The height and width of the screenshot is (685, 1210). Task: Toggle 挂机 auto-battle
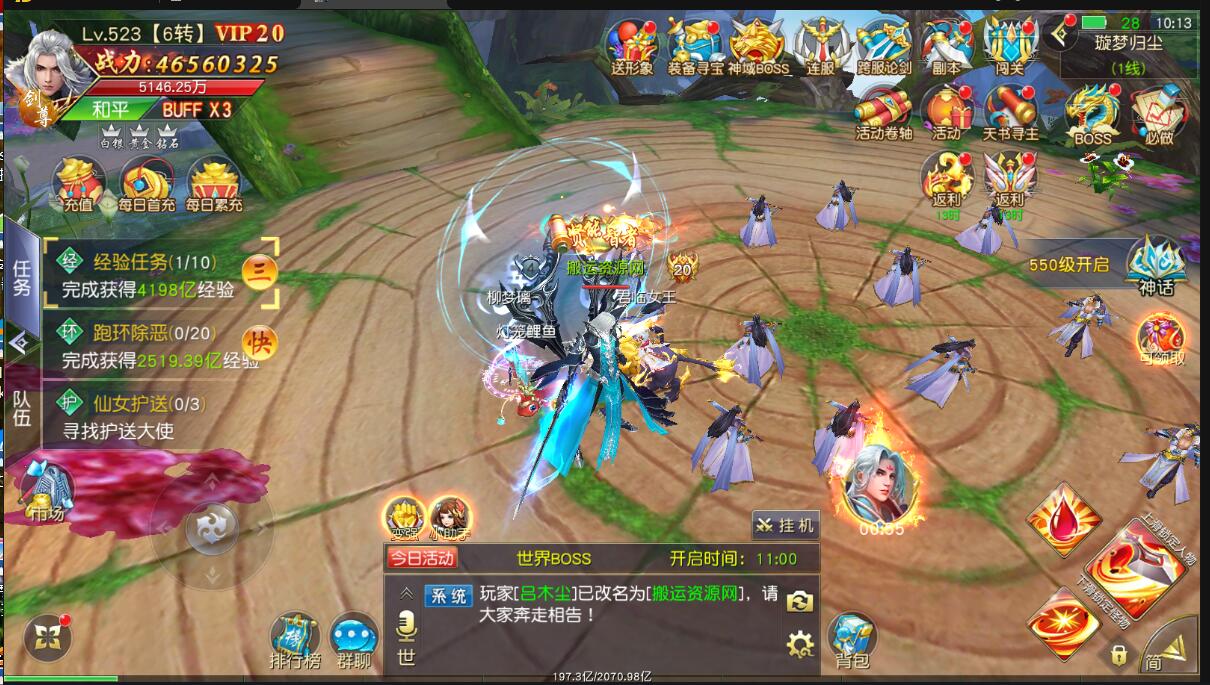click(x=785, y=525)
